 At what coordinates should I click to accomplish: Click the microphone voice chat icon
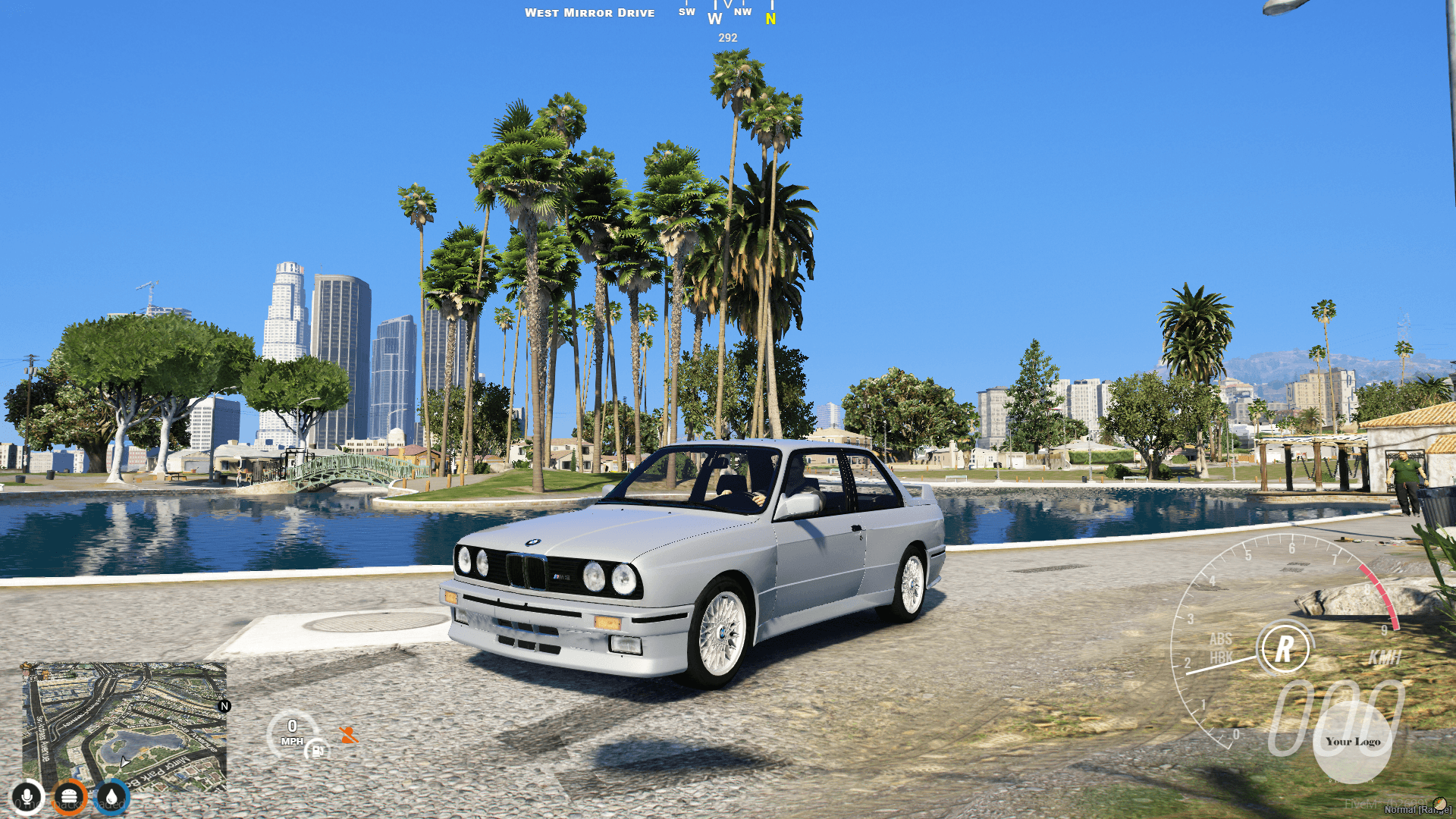(x=27, y=796)
